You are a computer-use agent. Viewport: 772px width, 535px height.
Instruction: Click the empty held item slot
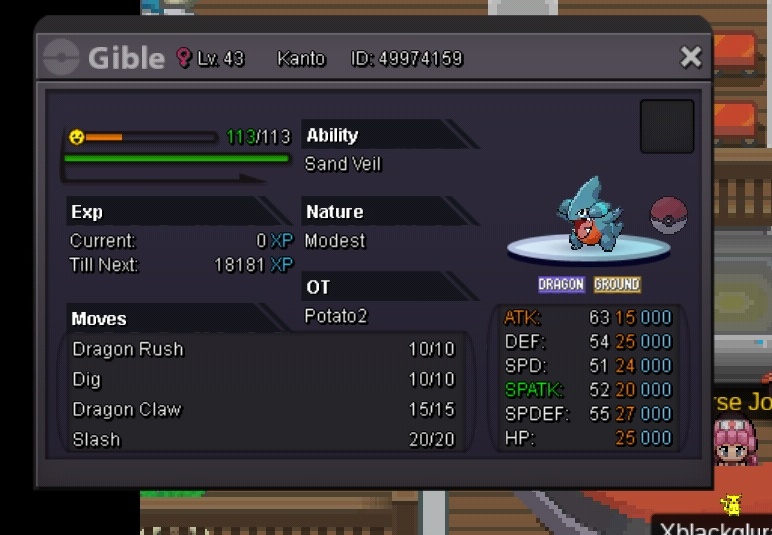[667, 126]
